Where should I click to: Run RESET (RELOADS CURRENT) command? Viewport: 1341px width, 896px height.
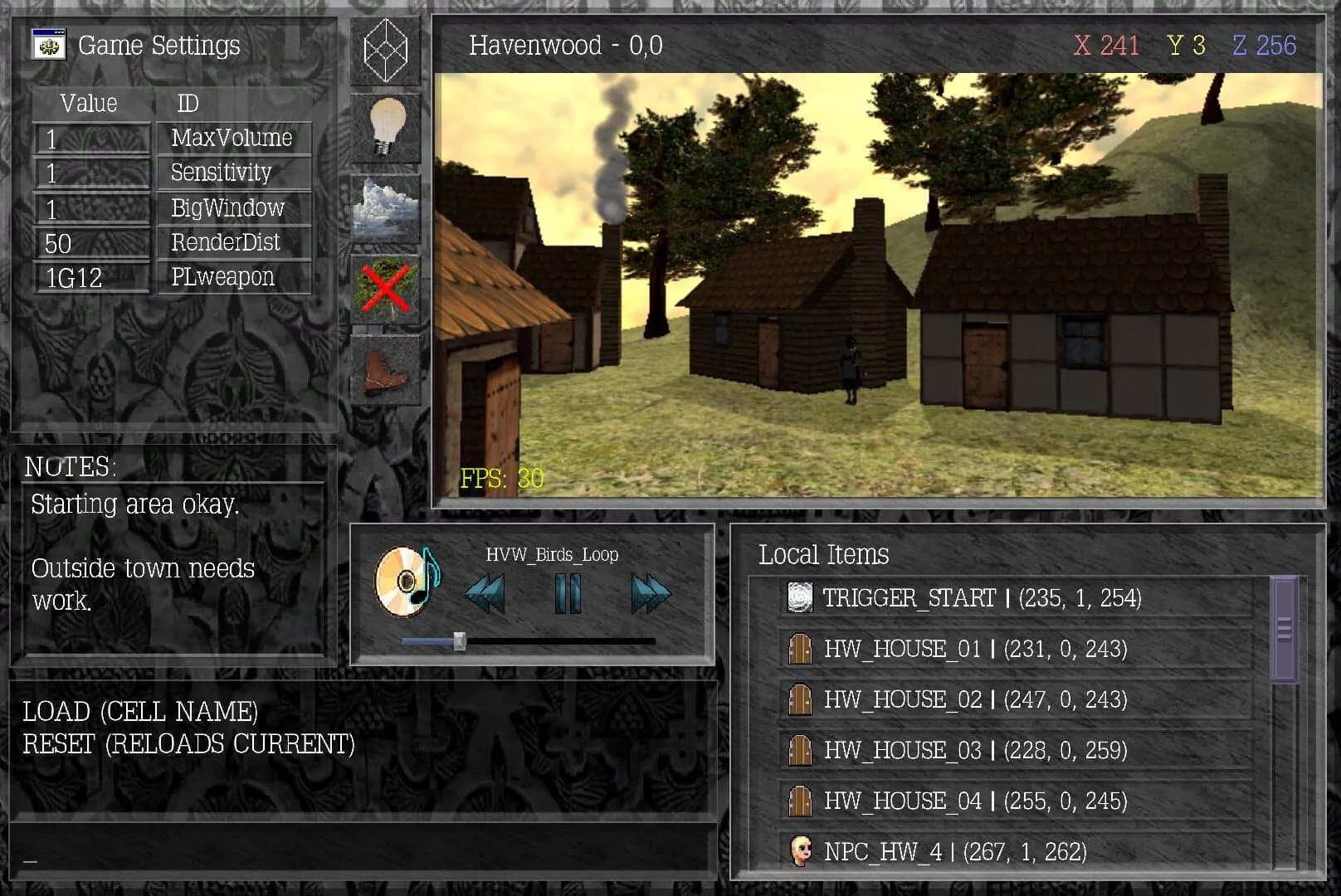pyautogui.click(x=189, y=743)
